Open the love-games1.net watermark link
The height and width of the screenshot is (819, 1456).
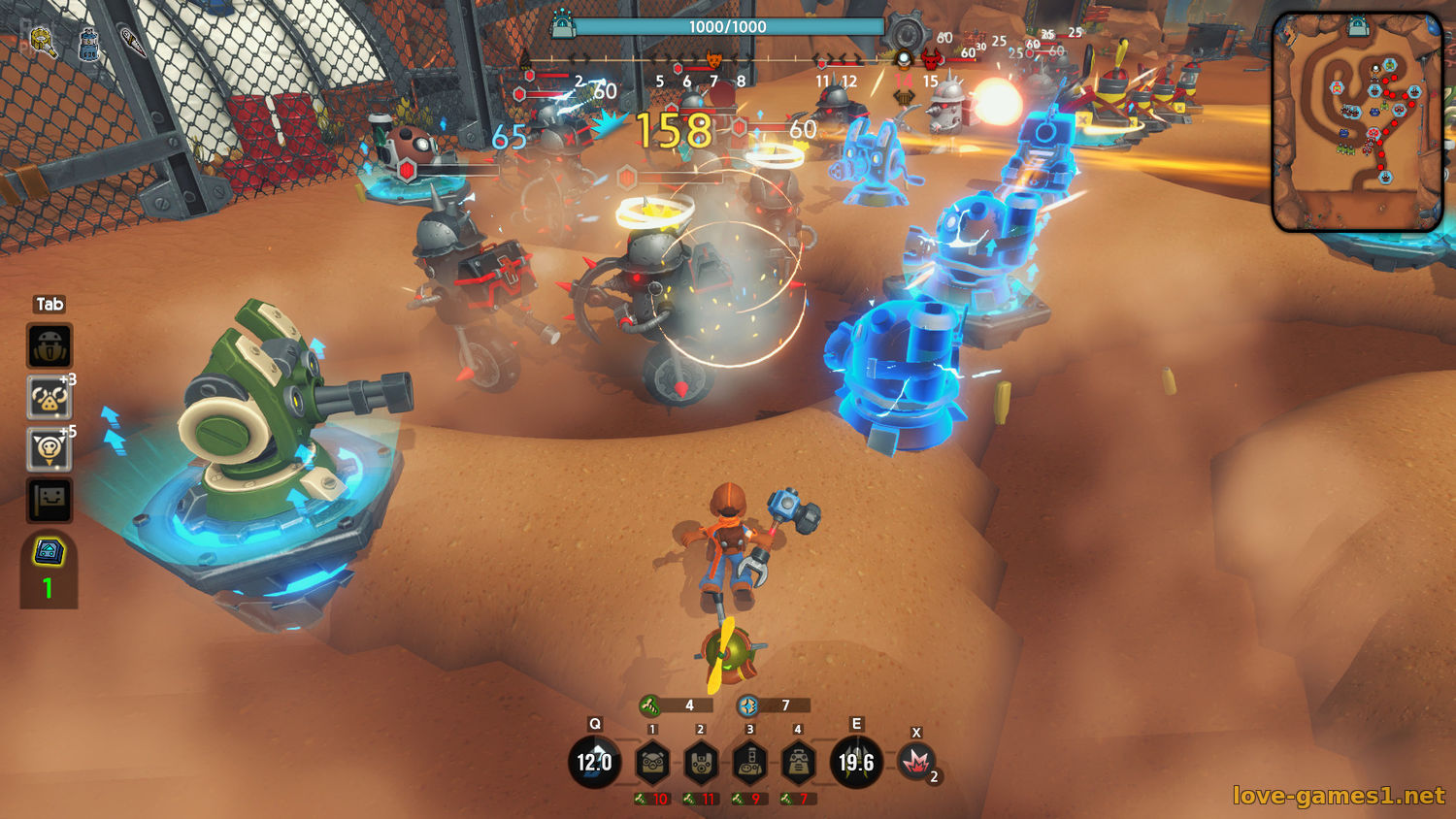tap(1338, 796)
